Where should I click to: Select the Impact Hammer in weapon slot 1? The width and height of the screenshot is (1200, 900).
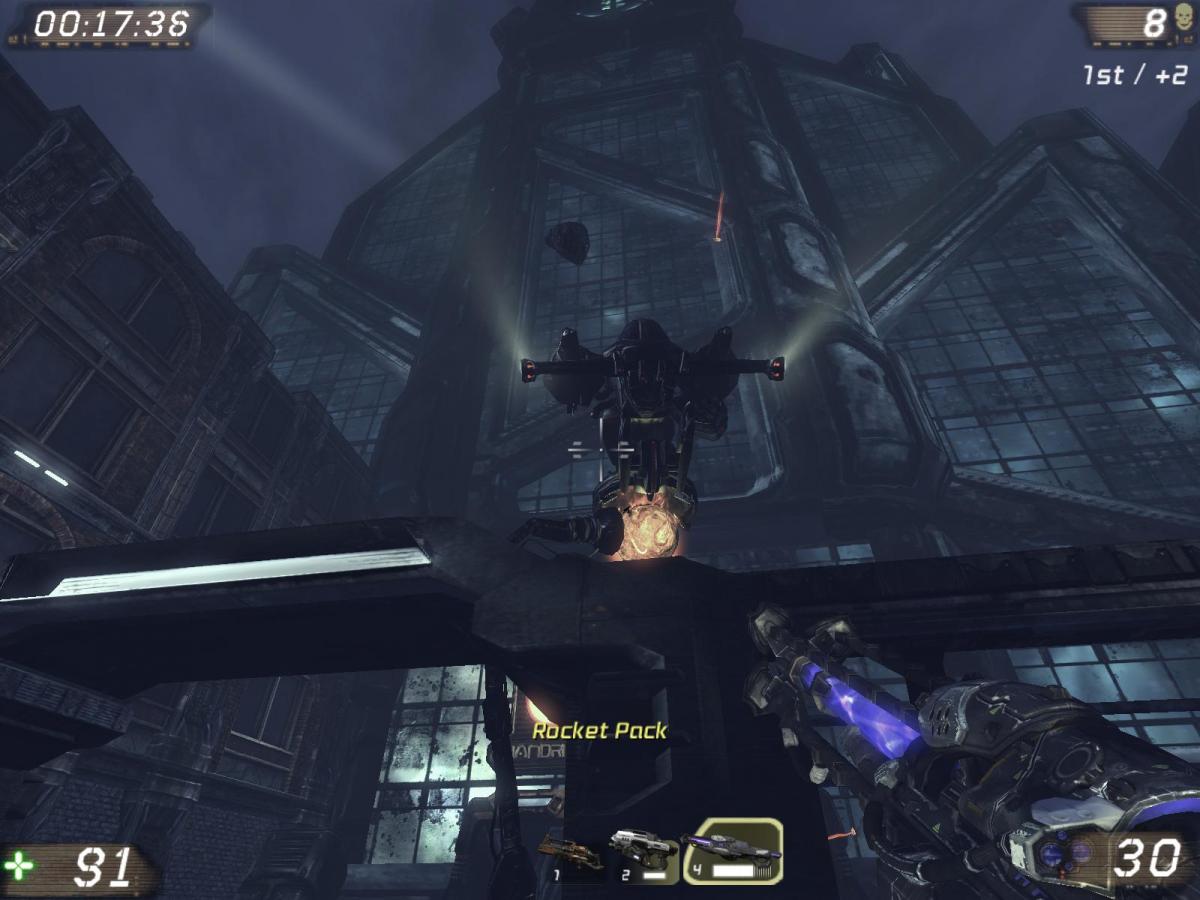(x=571, y=853)
